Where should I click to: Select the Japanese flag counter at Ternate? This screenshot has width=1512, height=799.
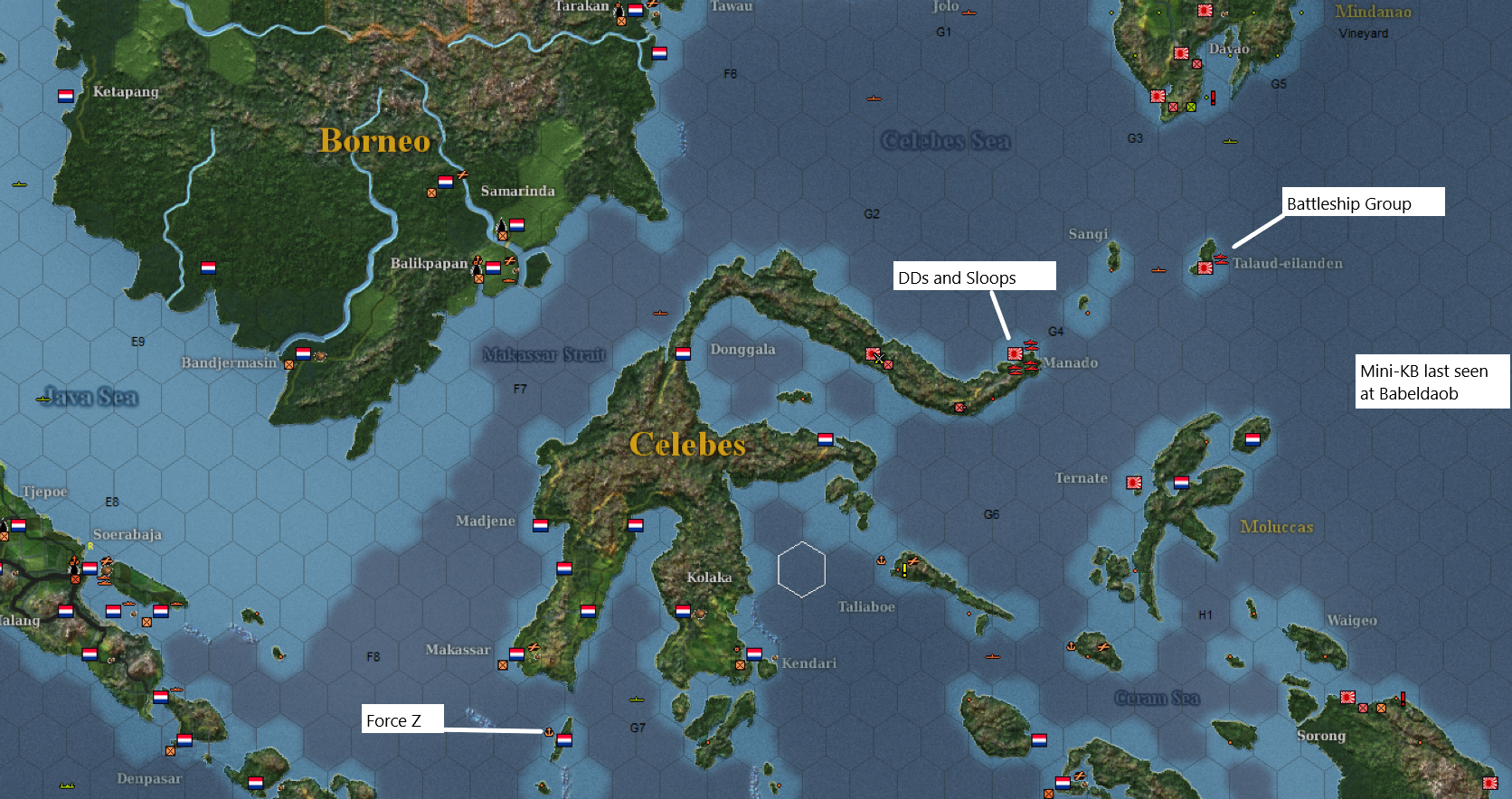(1134, 483)
